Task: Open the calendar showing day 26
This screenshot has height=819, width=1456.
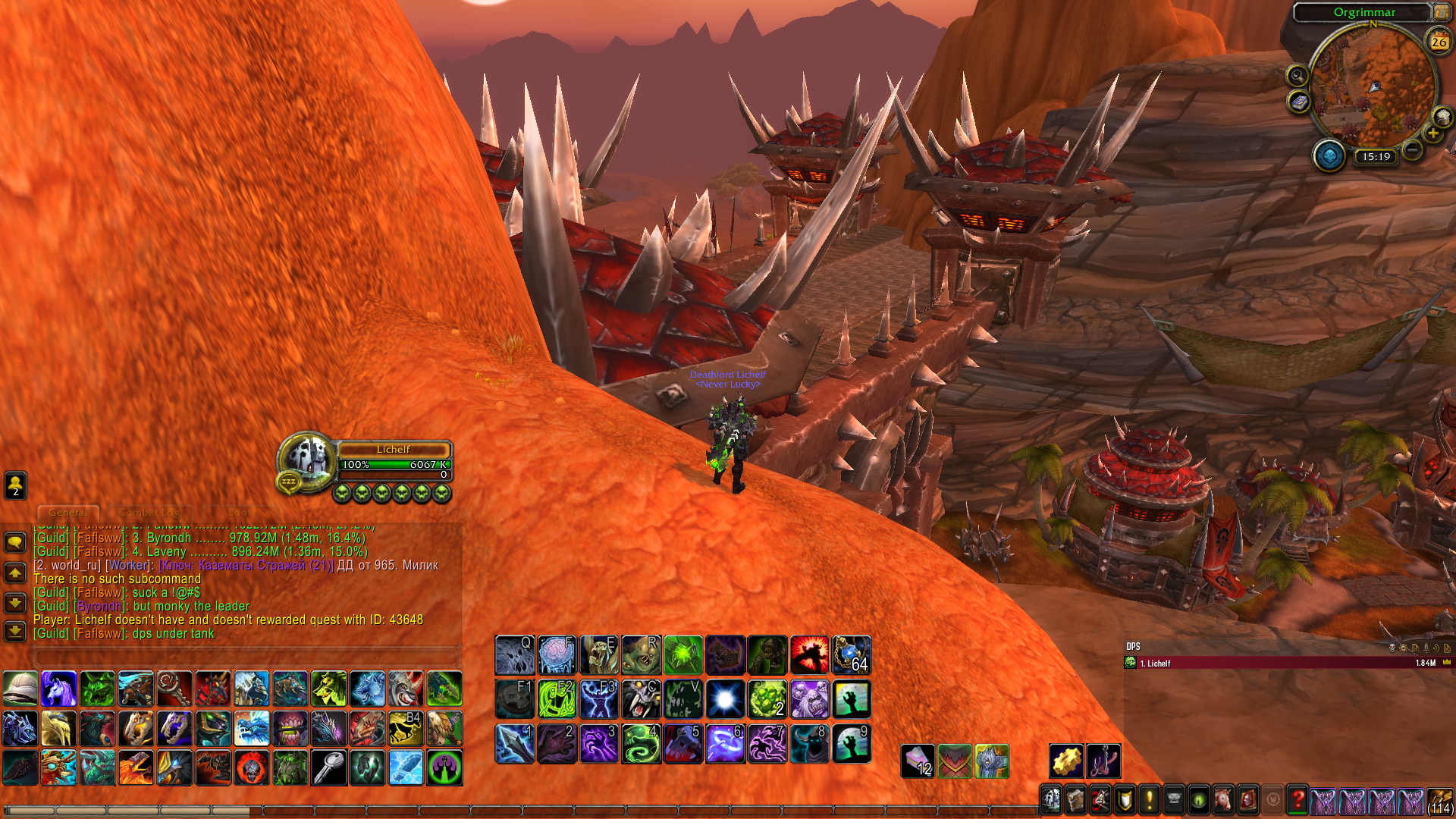Action: 1439,42
